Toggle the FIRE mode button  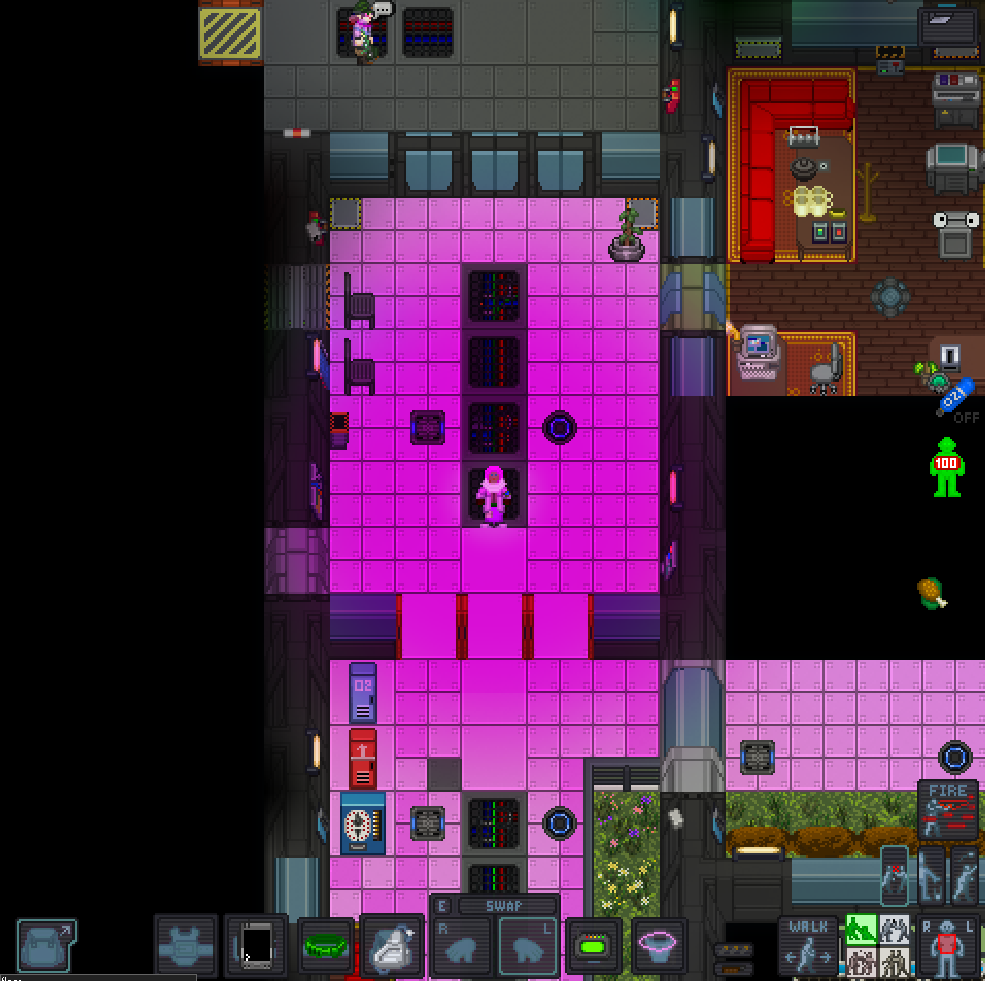948,810
